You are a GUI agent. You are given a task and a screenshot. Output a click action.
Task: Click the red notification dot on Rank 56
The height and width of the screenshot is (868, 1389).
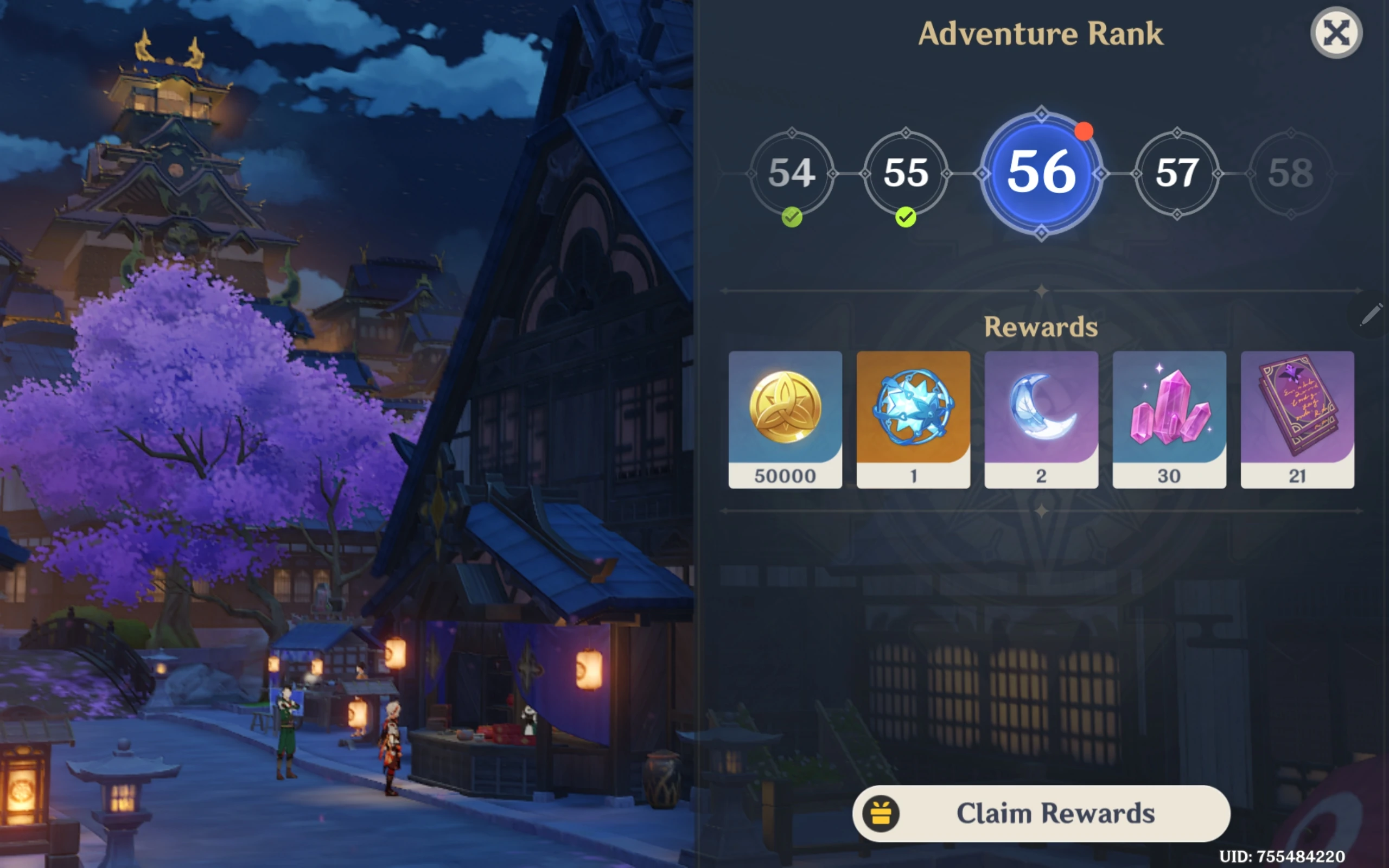pos(1085,132)
